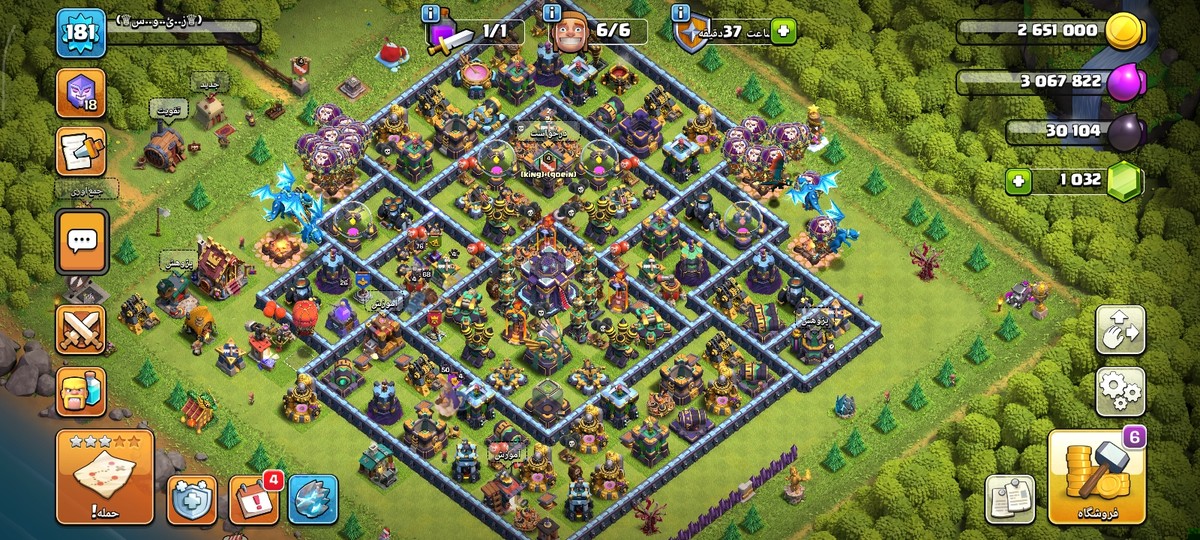Open the scroll with thumbs-up icon
The image size is (1200, 540).
tap(81, 152)
